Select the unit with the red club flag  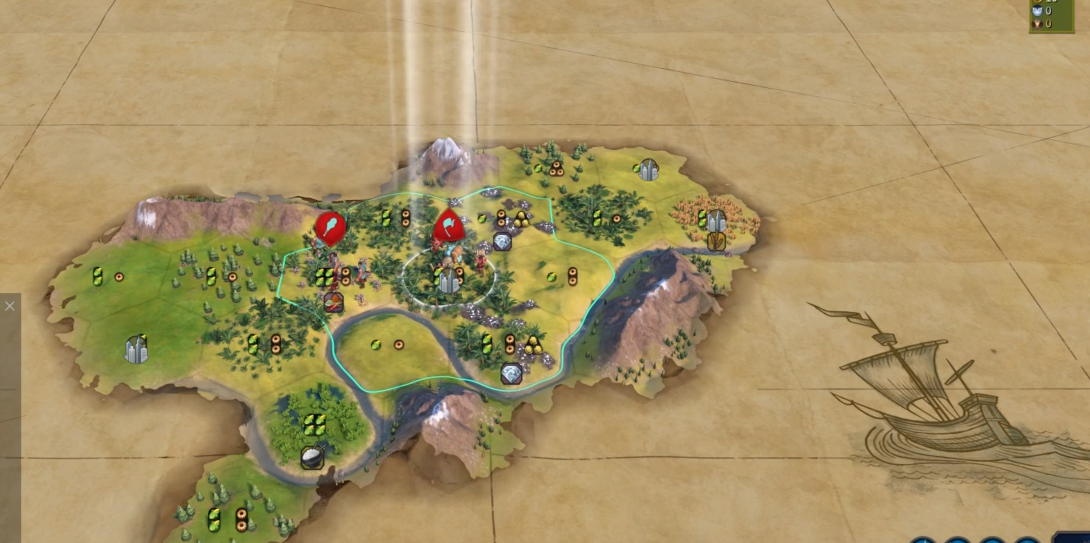[x=329, y=228]
